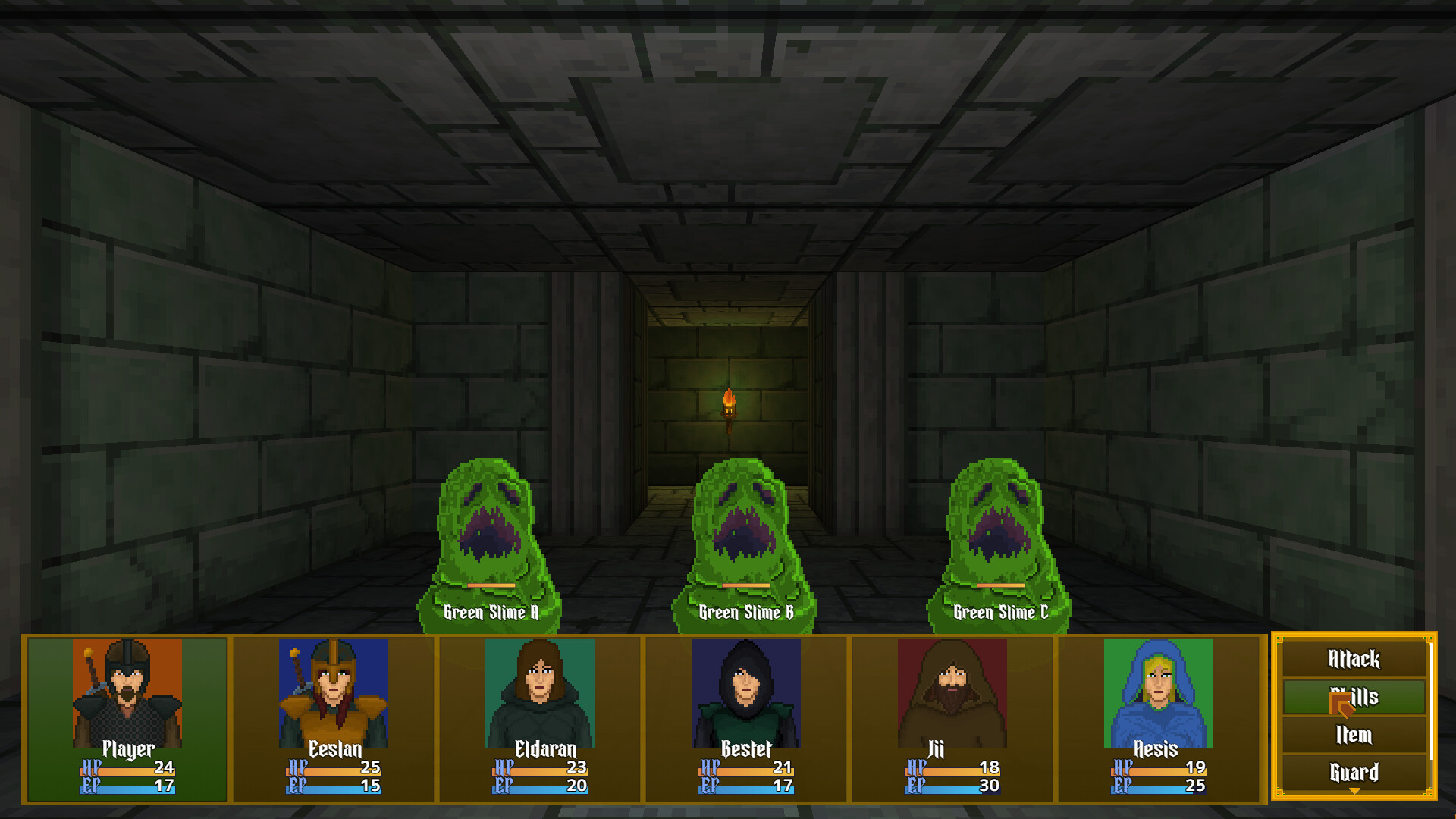Choose Aesis's party panel

[x=1159, y=718]
